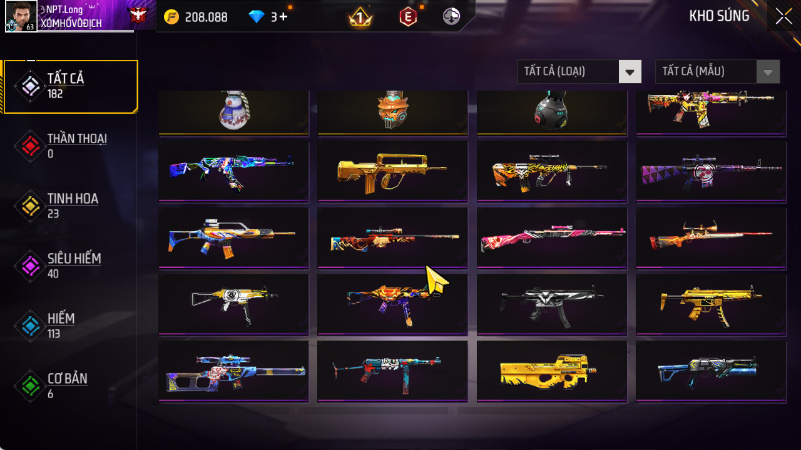The height and width of the screenshot is (450, 801).
Task: Click the plus button to add diamonds
Action: pyautogui.click(x=284, y=17)
